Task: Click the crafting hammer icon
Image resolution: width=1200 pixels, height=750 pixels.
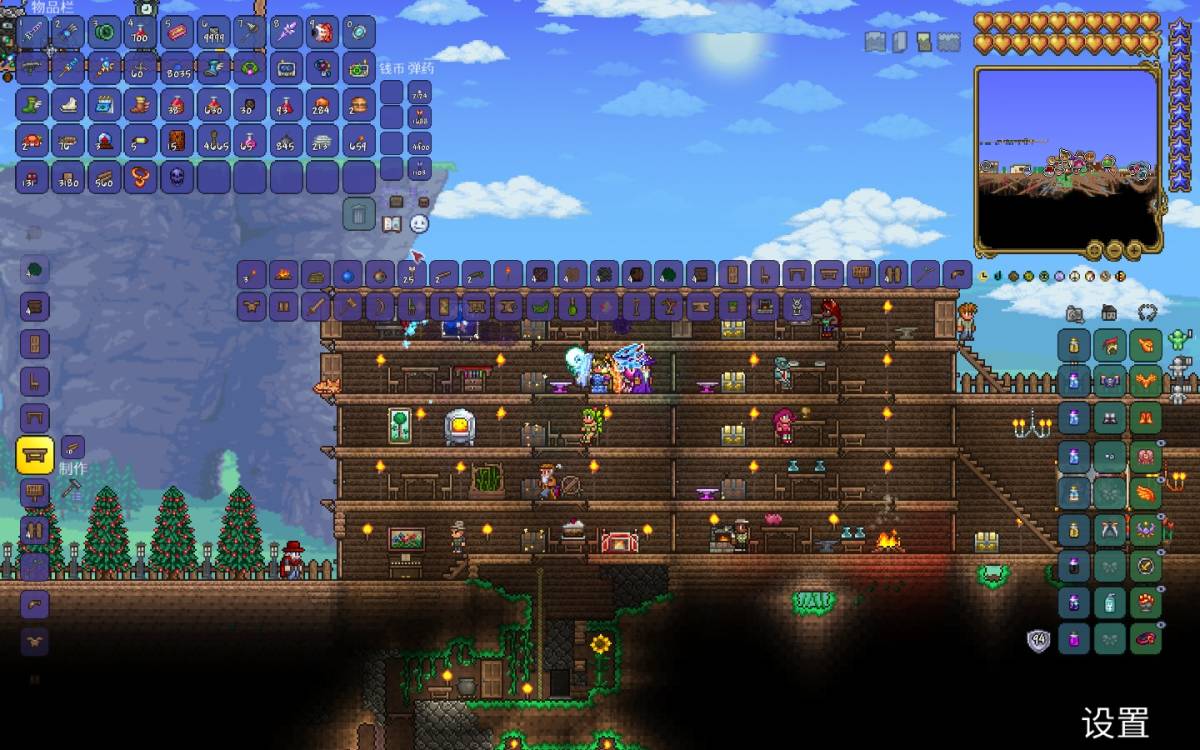Action: (x=71, y=489)
